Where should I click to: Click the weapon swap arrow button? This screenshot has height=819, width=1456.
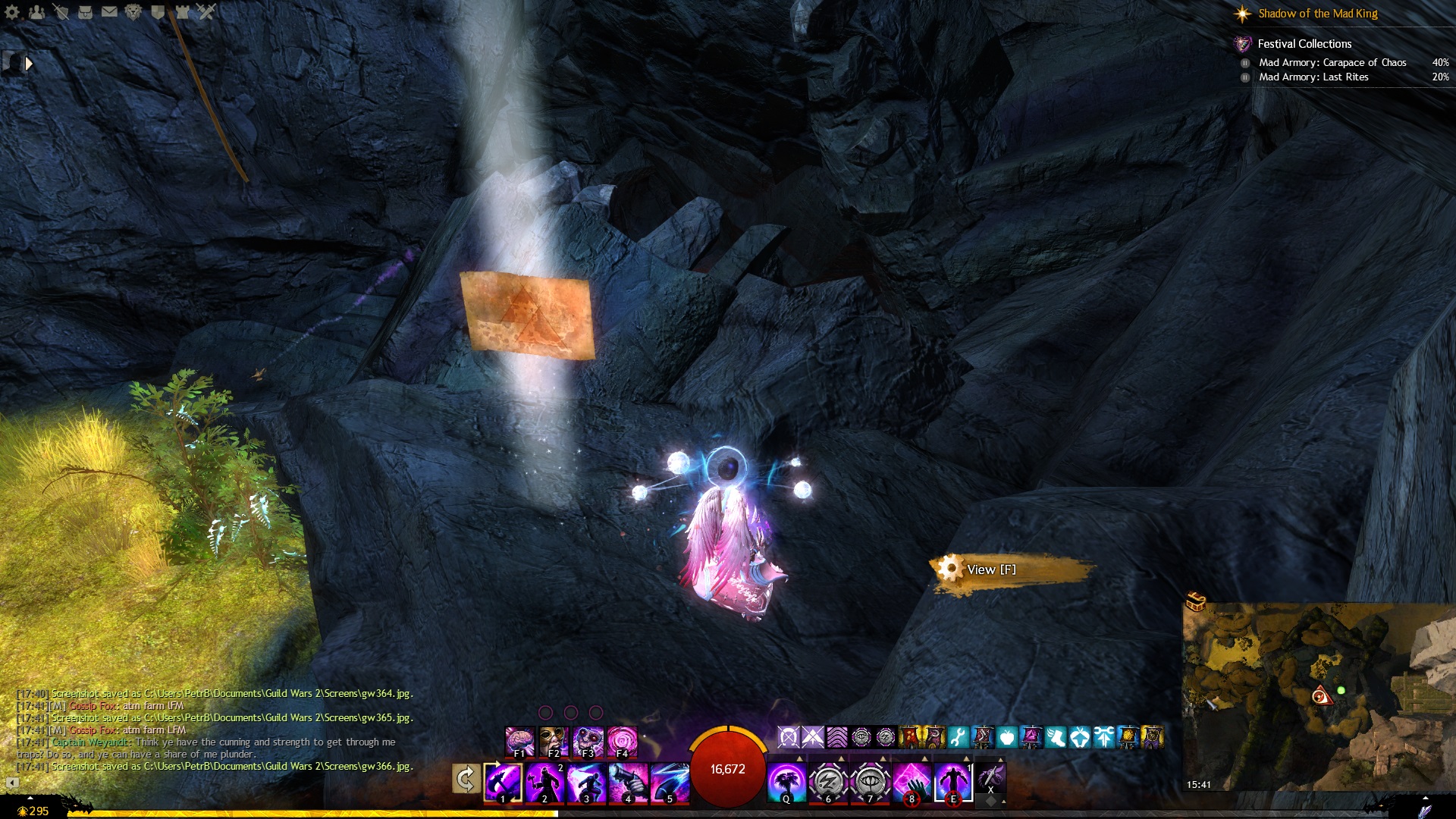click(x=466, y=779)
